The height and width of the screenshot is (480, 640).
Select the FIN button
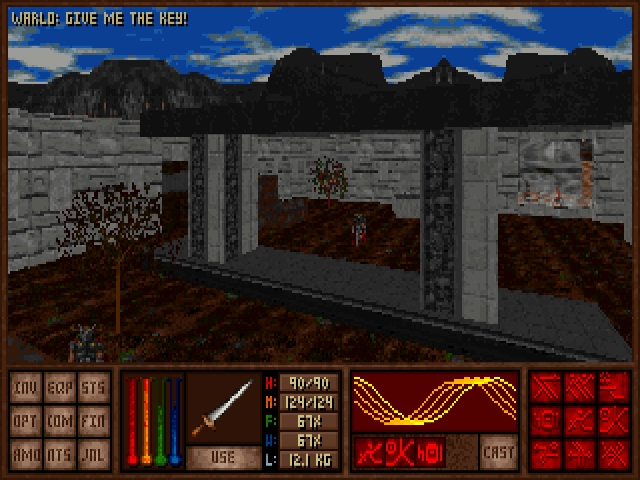(x=93, y=421)
